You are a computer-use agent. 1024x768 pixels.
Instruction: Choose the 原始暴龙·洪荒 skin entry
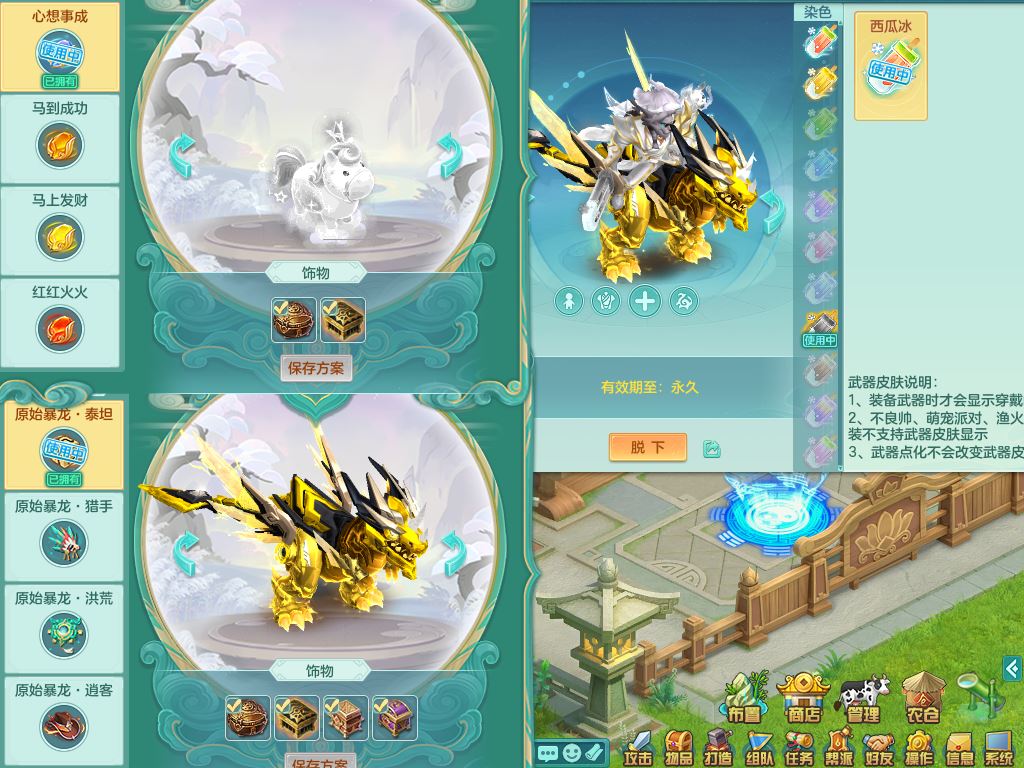click(63, 628)
